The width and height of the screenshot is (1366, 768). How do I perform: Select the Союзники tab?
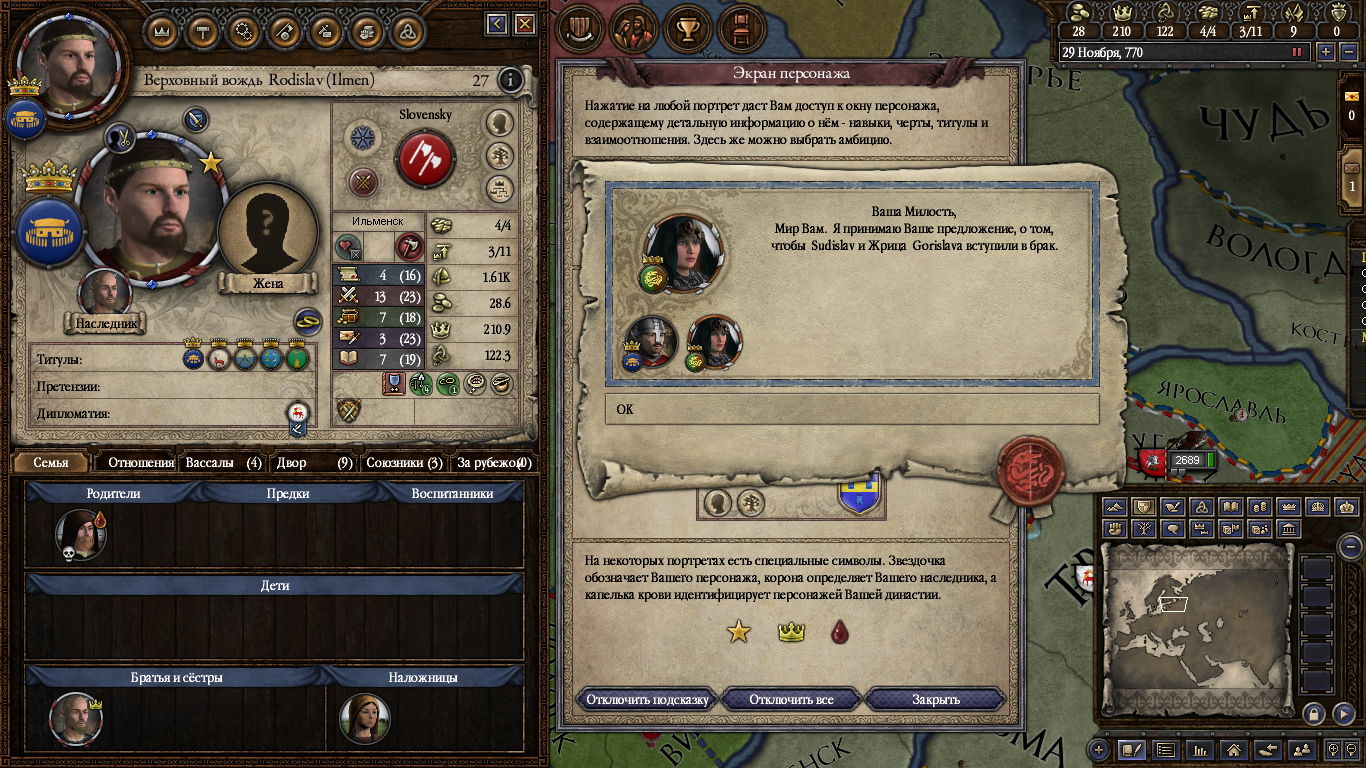[x=404, y=463]
